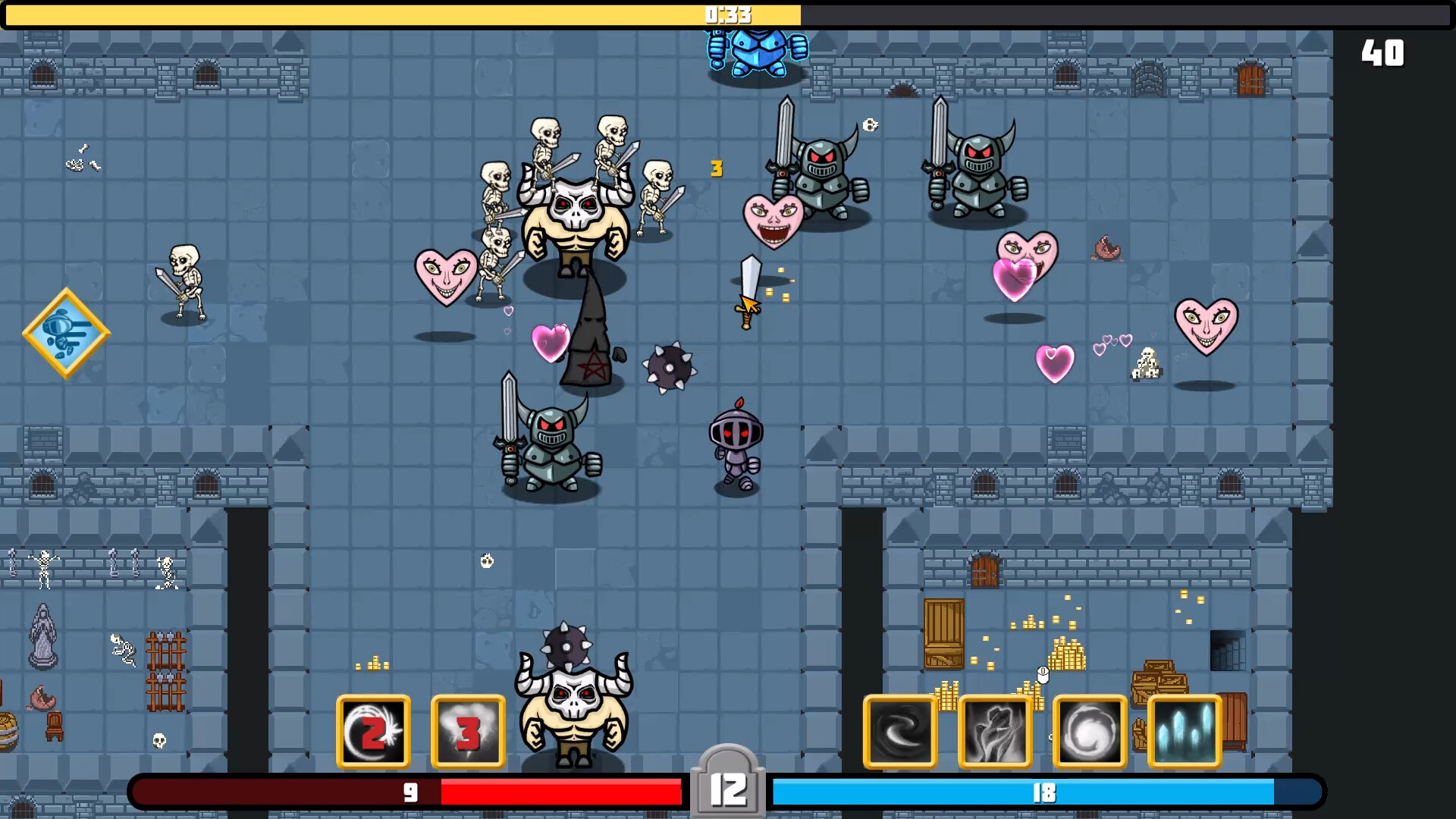Select the crescent slash ability with cooldown 2
This screenshot has width=1456, height=819.
coord(373,731)
